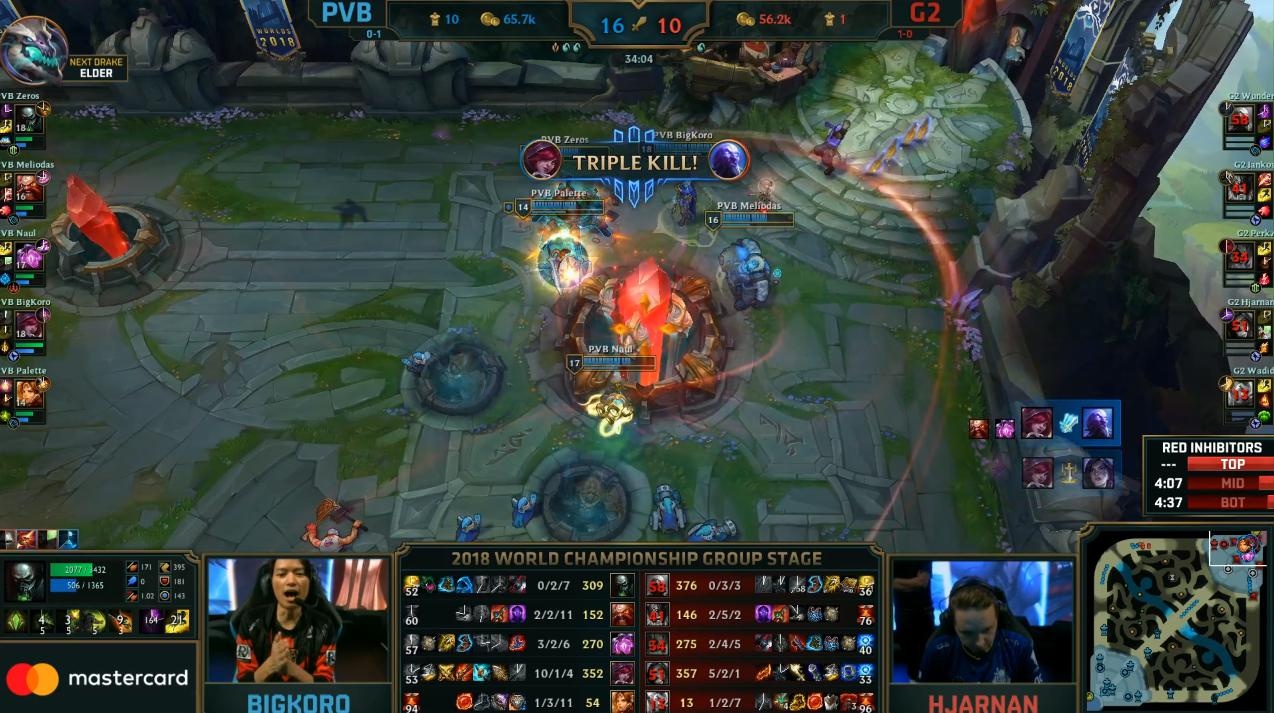Choose PVB Naul's portrait in the team sidebar
This screenshot has height=713, width=1274.
coord(29,257)
